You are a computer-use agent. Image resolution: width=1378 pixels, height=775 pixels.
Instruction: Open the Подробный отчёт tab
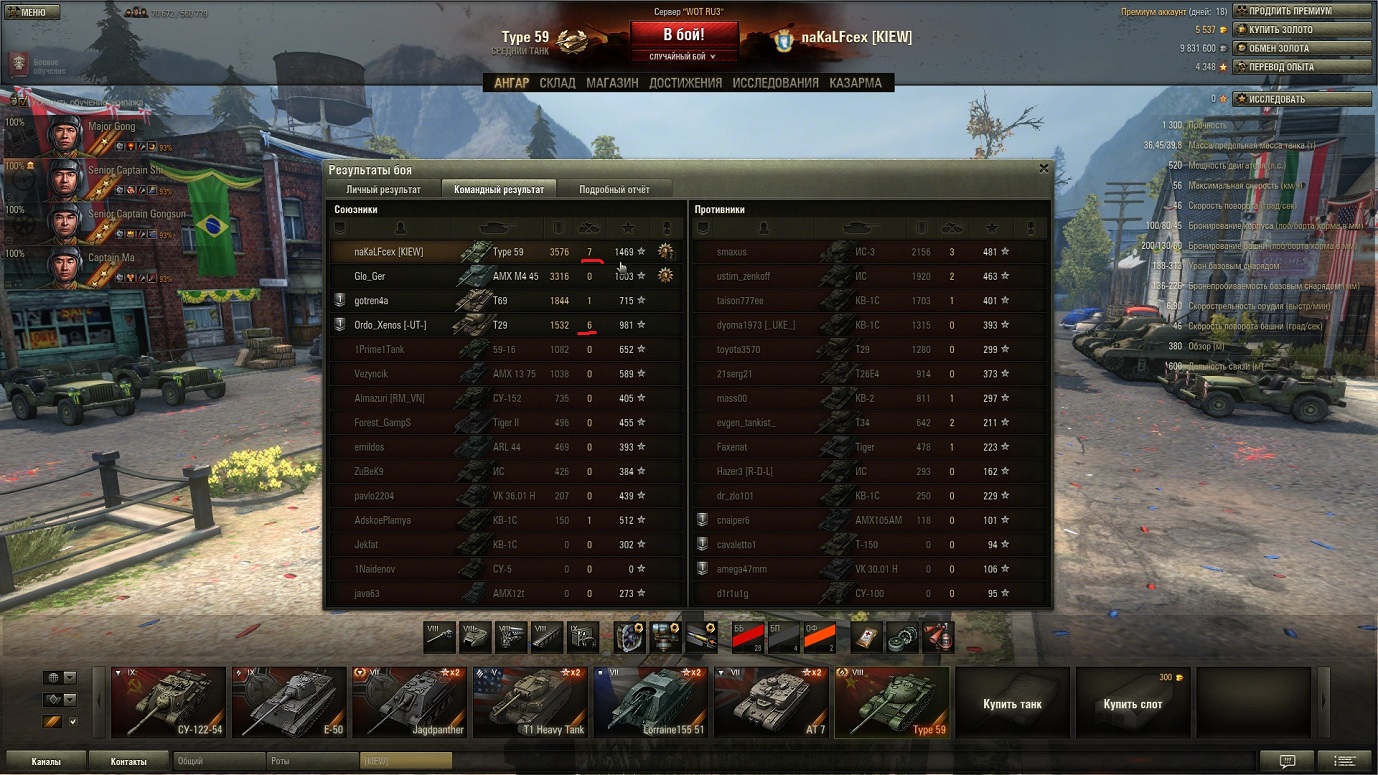click(x=614, y=189)
